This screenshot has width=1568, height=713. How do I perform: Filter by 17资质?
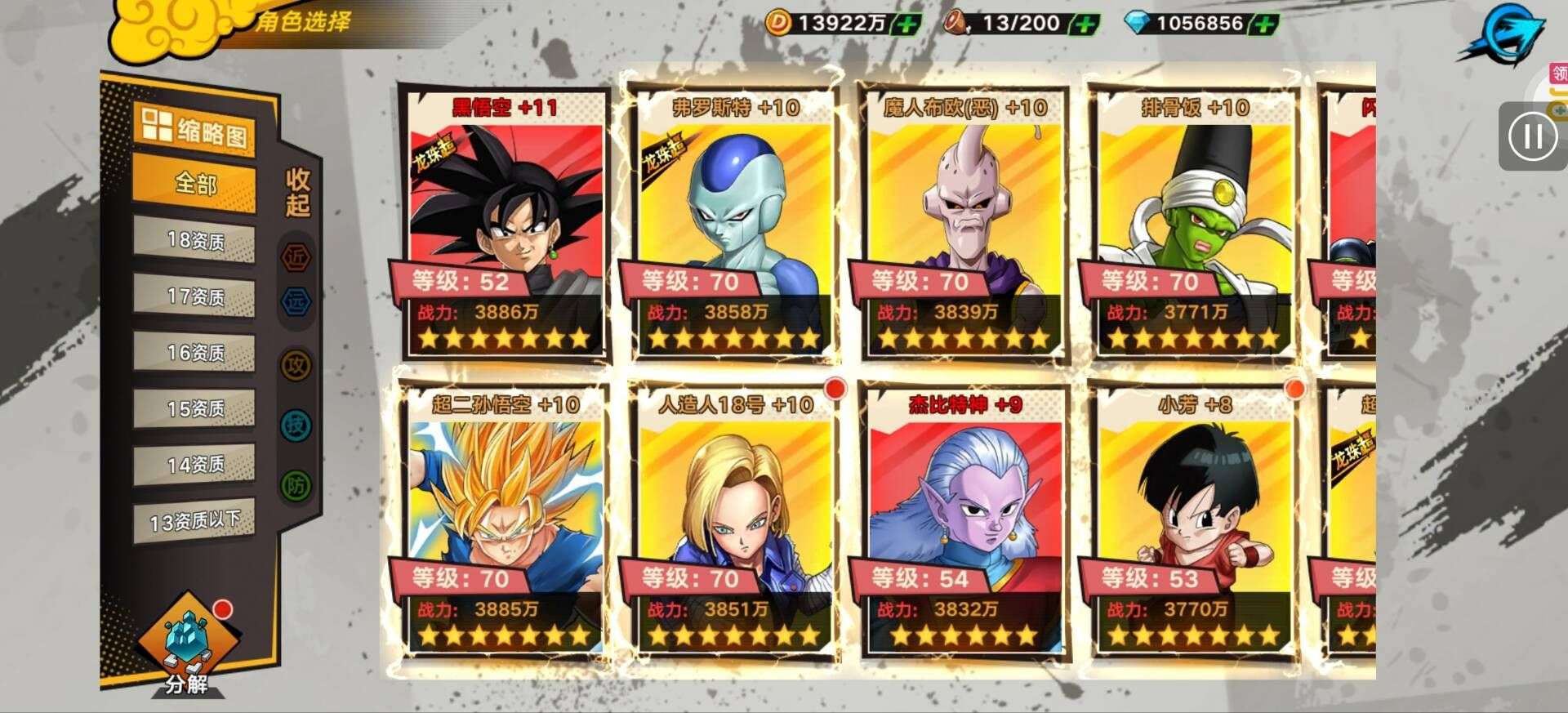point(194,296)
